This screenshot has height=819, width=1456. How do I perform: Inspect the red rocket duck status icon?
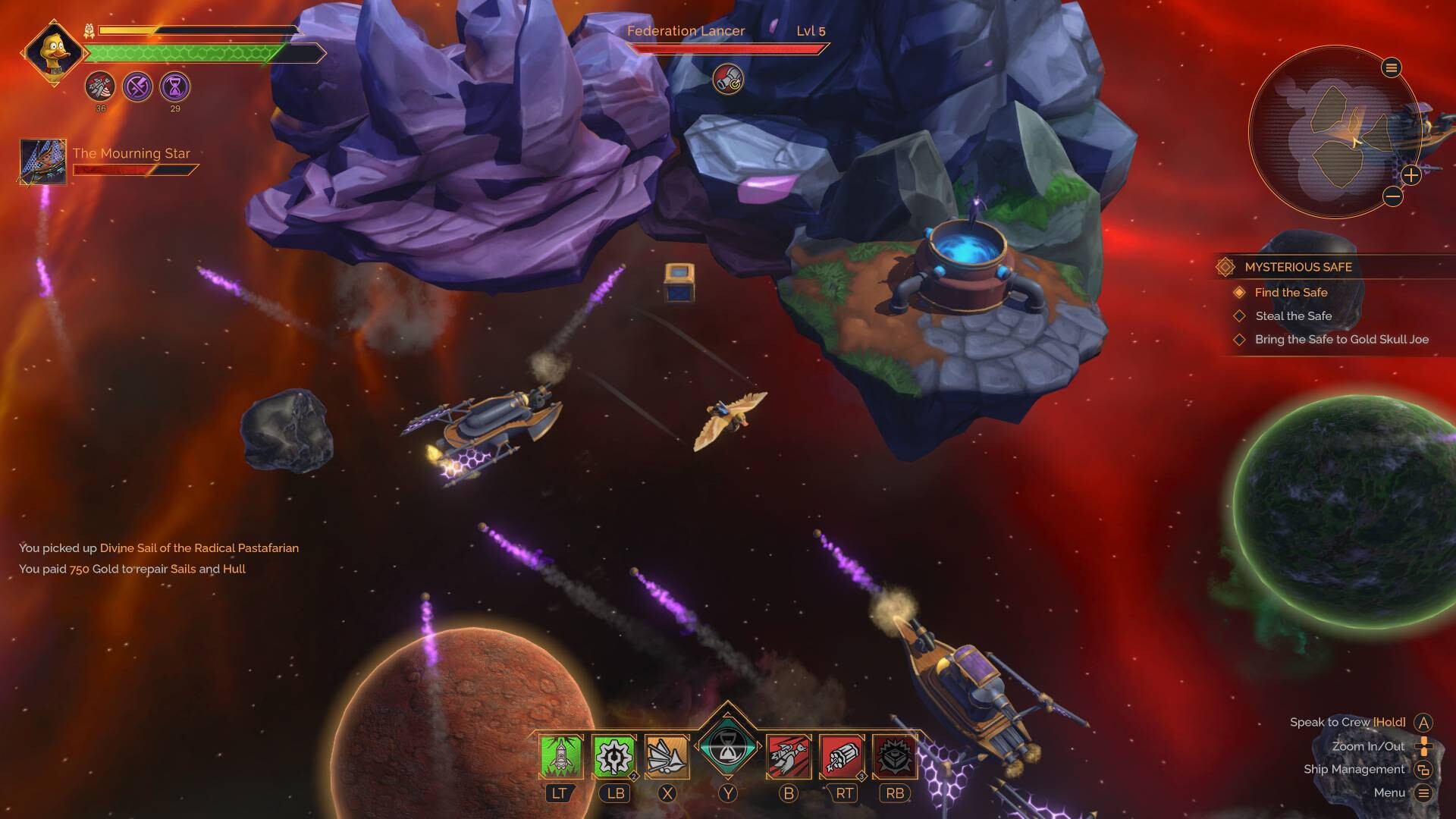click(100, 87)
